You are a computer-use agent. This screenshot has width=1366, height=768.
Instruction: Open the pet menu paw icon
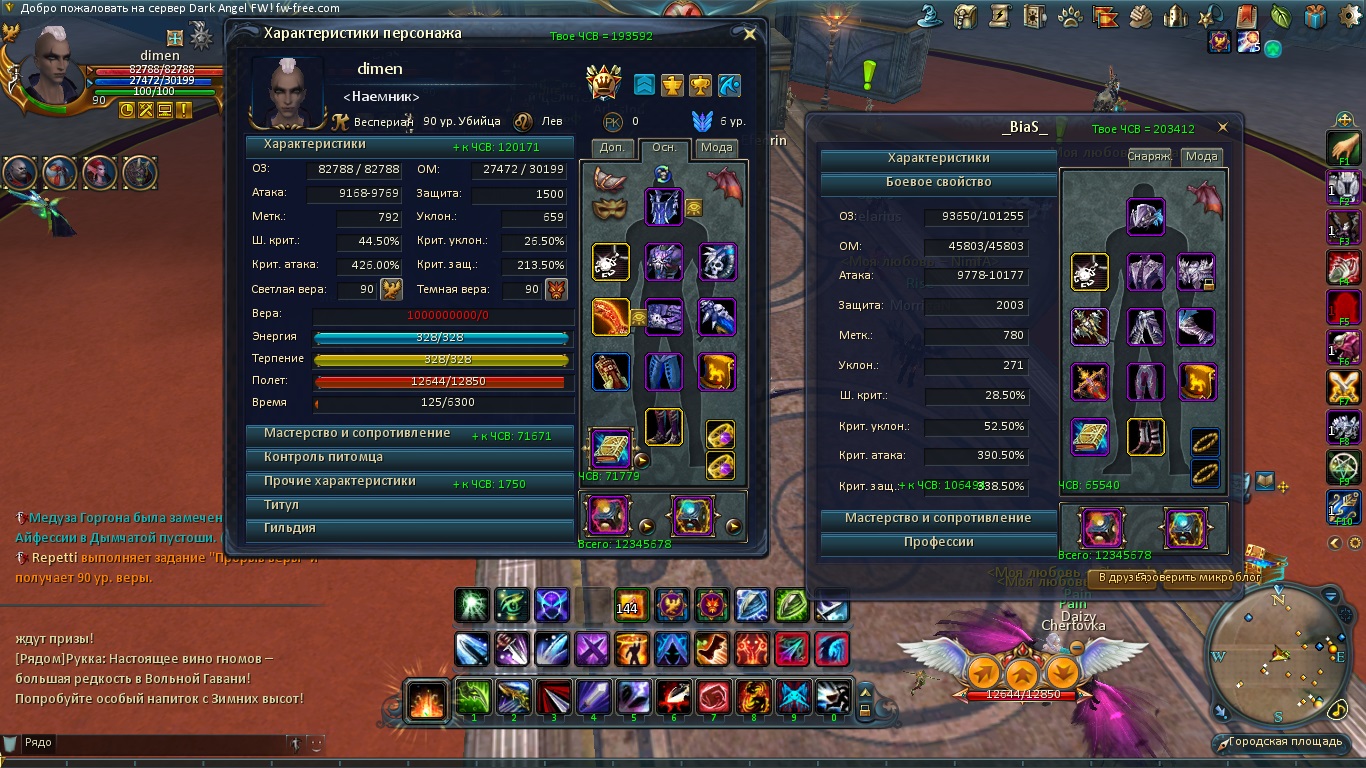pyautogui.click(x=1069, y=16)
